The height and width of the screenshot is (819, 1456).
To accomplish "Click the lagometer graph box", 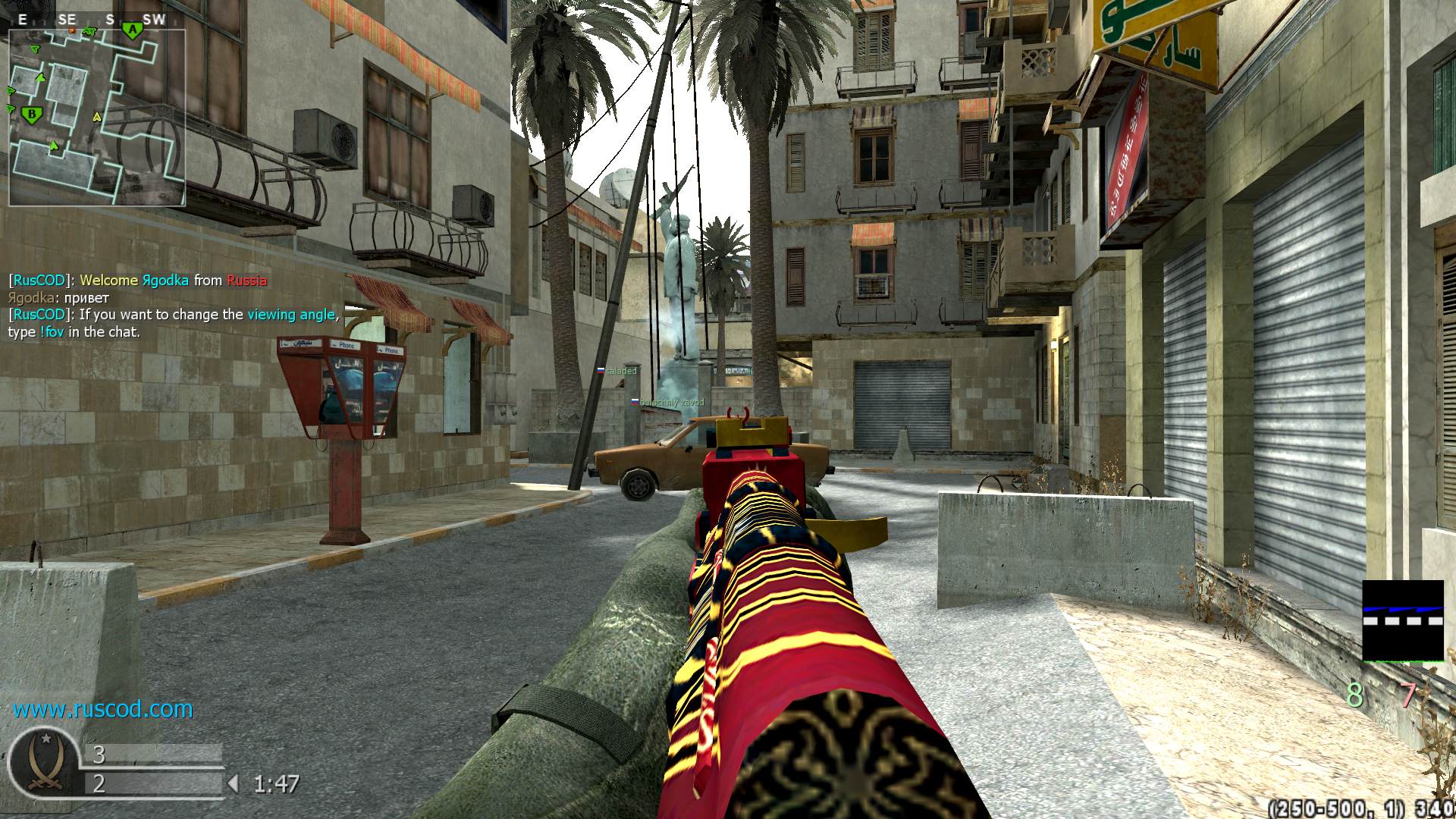I will coord(1402,621).
